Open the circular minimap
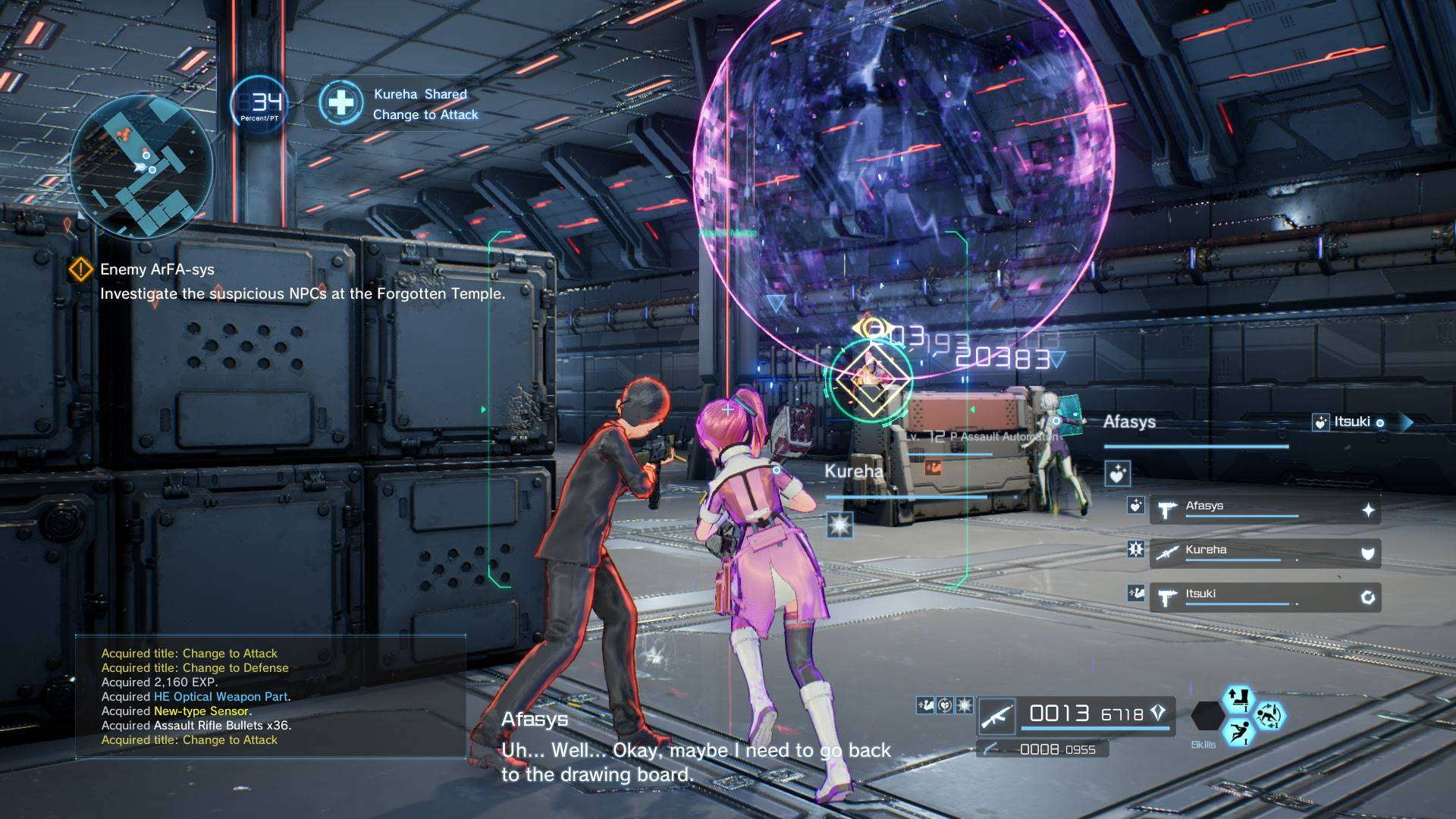The image size is (1456, 819). tap(142, 167)
